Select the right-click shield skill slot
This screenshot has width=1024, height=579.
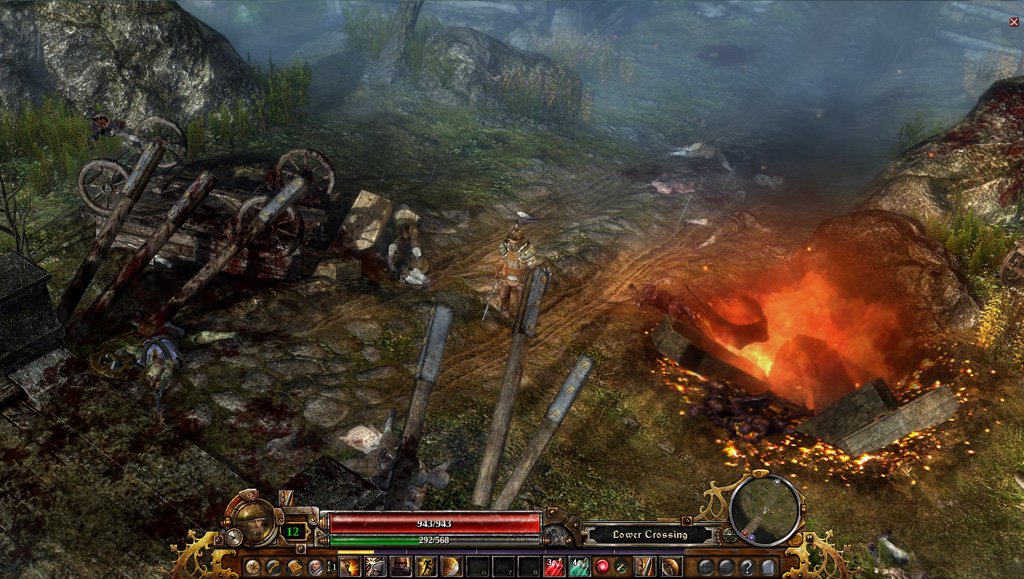(670, 567)
